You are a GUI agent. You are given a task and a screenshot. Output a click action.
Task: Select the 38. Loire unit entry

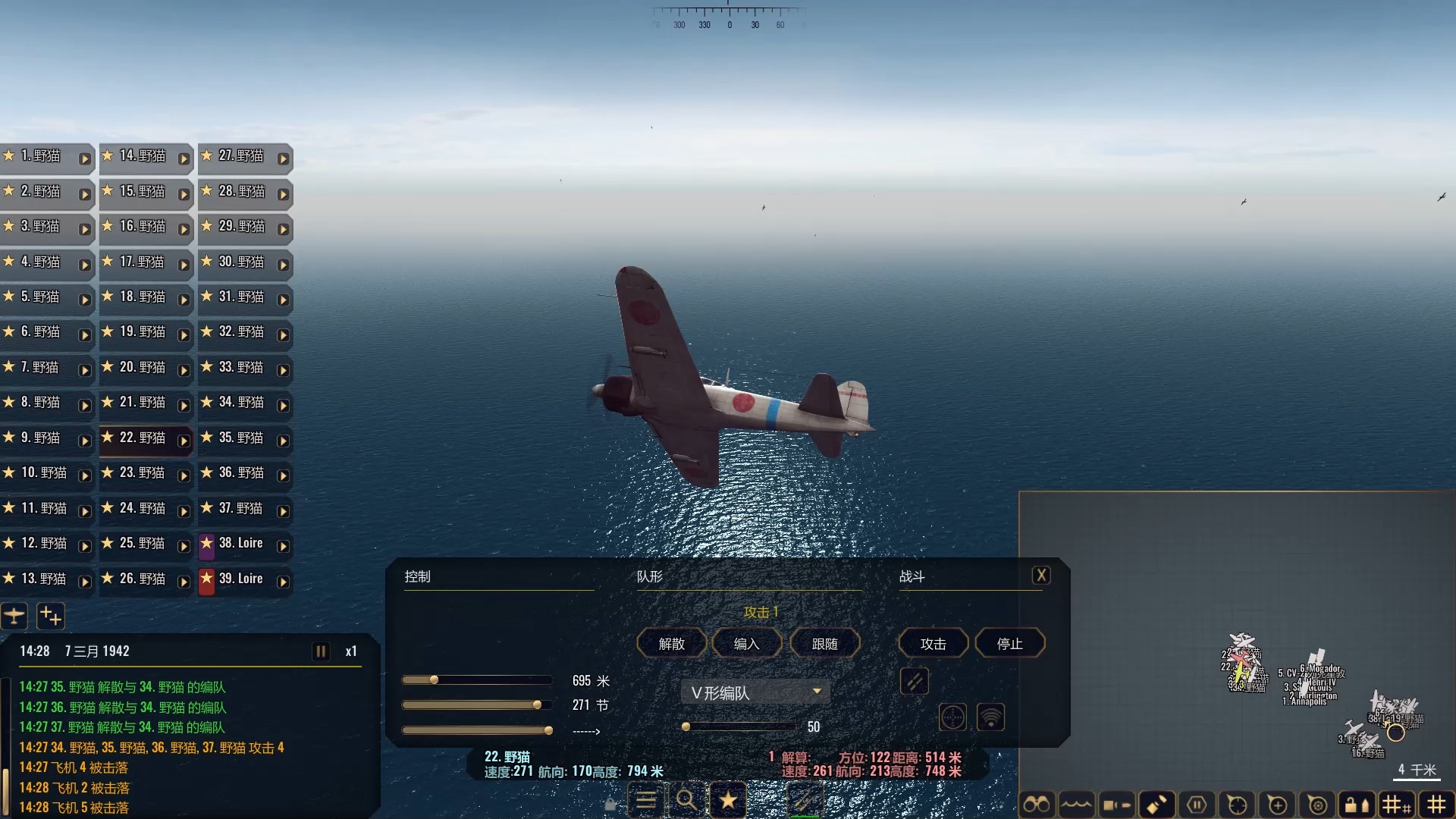(240, 543)
